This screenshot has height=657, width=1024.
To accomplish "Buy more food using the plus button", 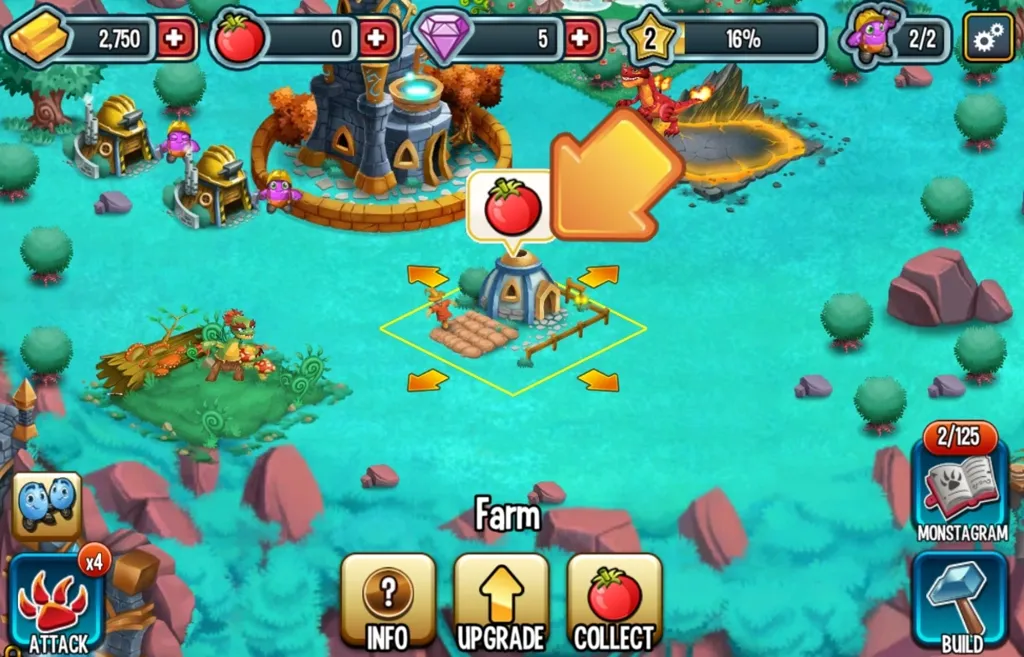I will tap(377, 40).
